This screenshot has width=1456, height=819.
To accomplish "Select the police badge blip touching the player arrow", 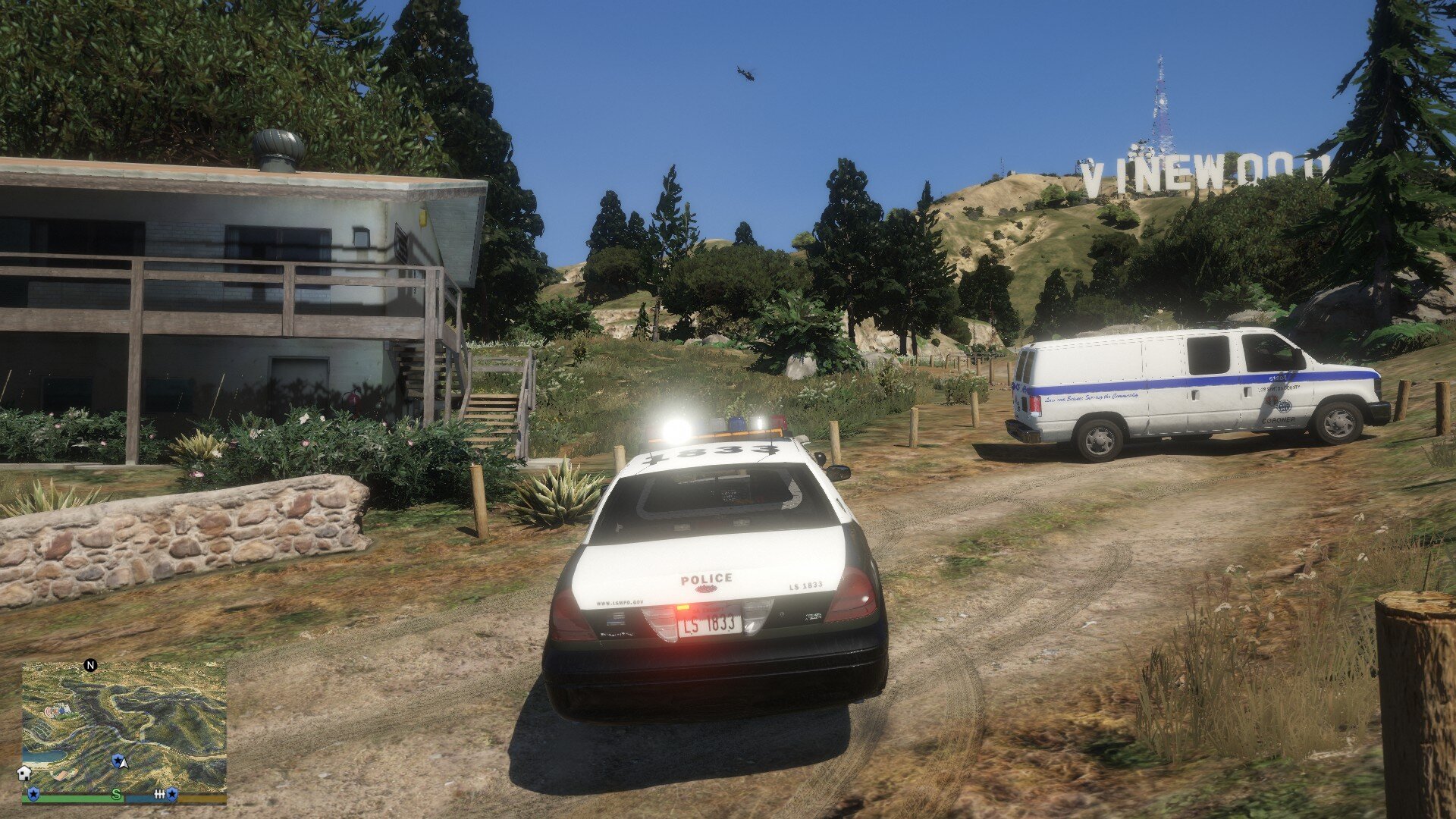I will coord(117,759).
